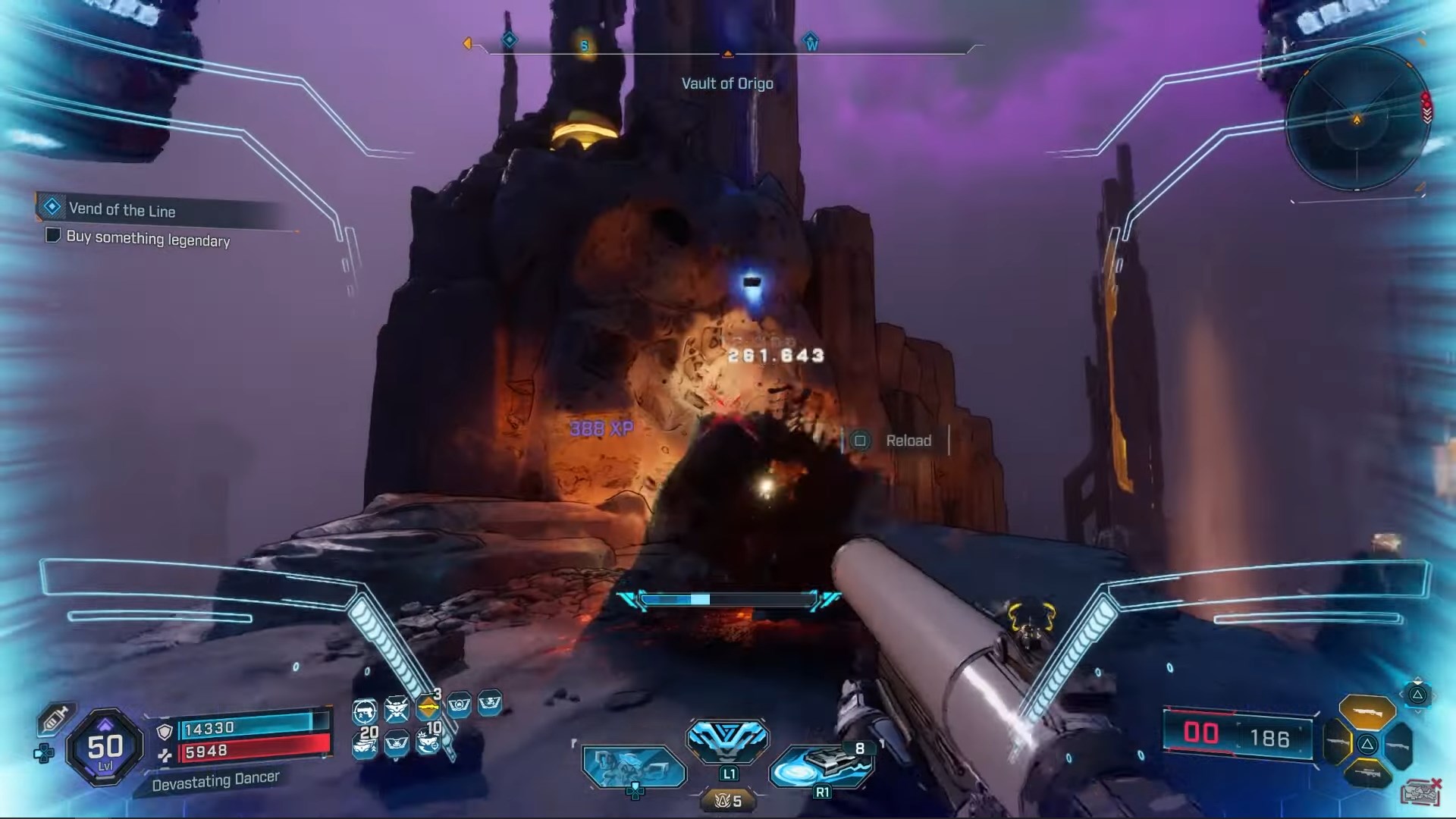The height and width of the screenshot is (819, 1456).
Task: Select the yellow knife buff showing x3
Action: click(428, 707)
